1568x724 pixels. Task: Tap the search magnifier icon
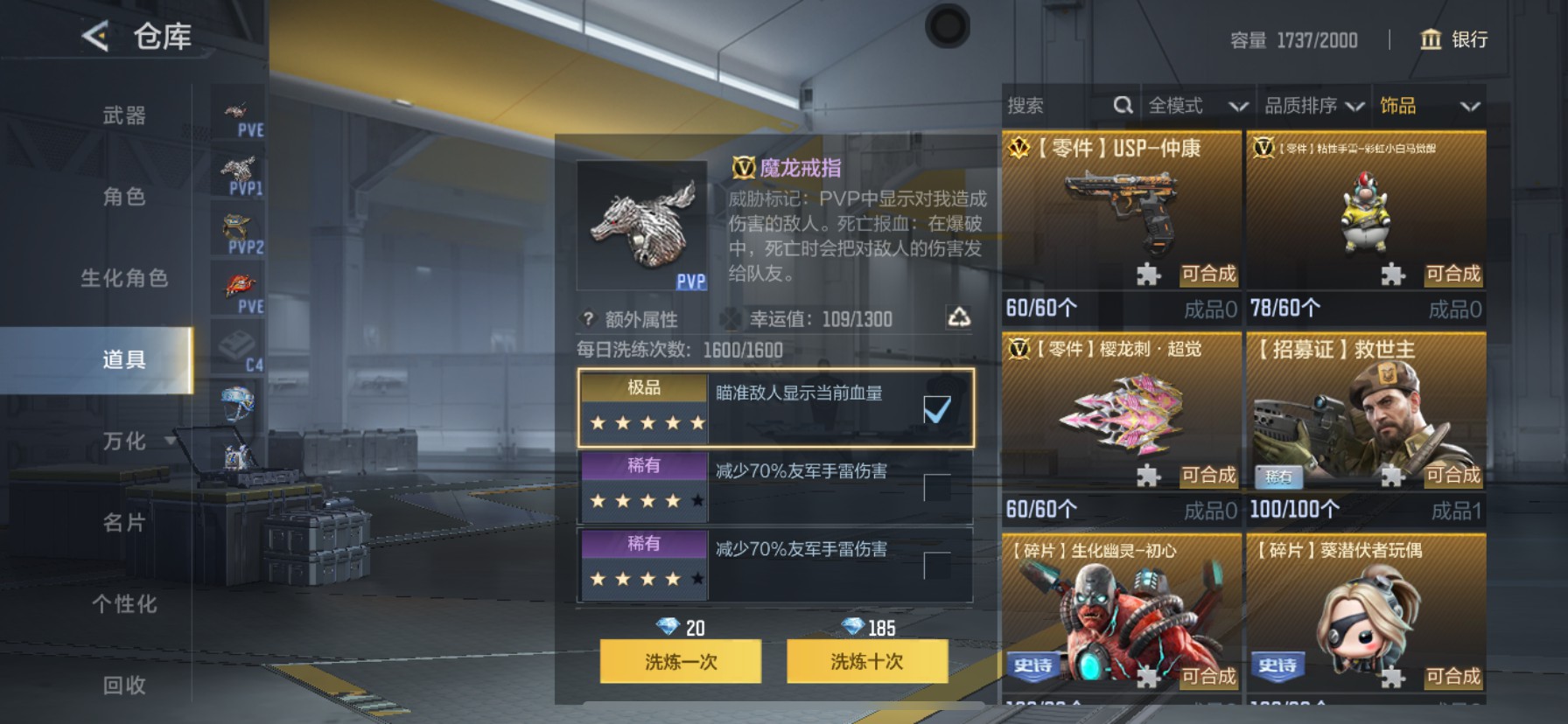(x=1123, y=105)
